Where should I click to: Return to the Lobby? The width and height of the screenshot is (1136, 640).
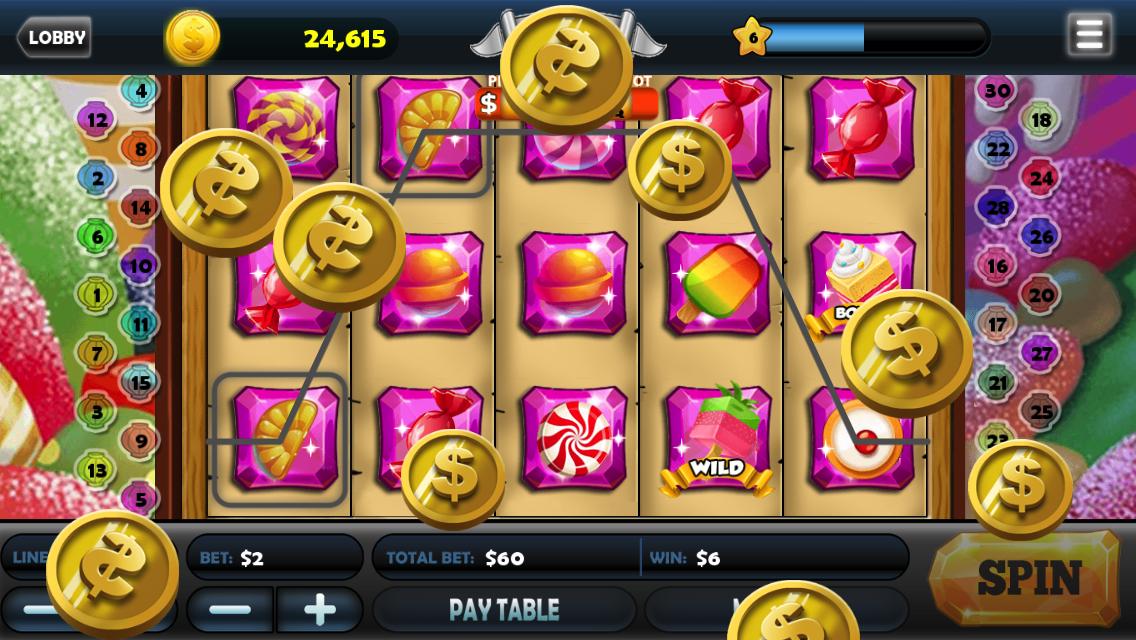pos(54,38)
